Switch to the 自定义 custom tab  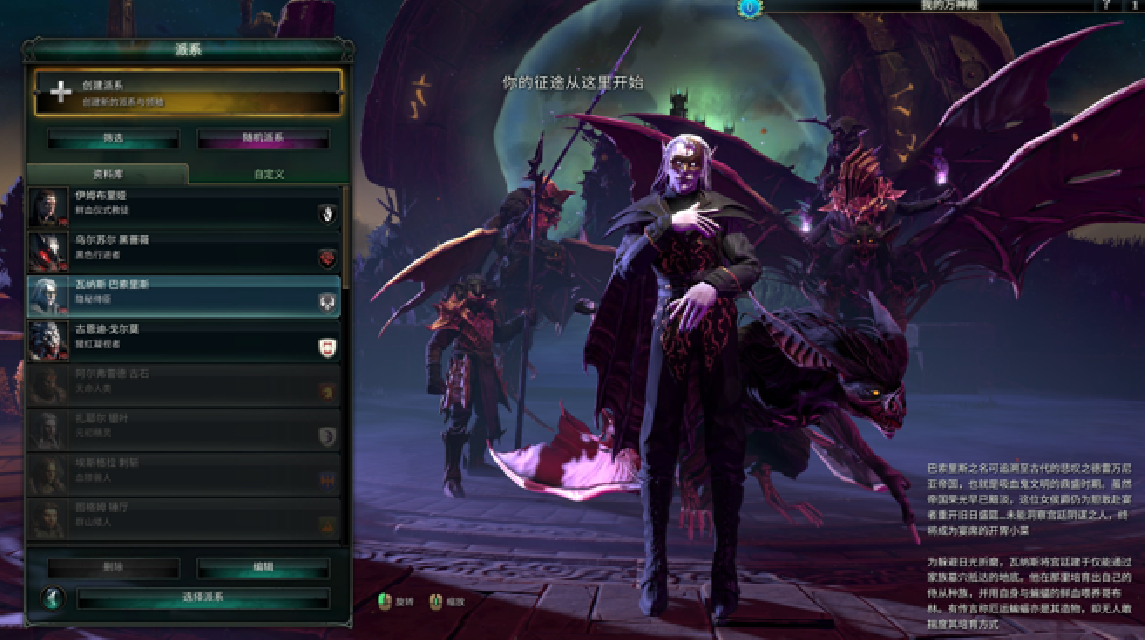click(x=269, y=174)
